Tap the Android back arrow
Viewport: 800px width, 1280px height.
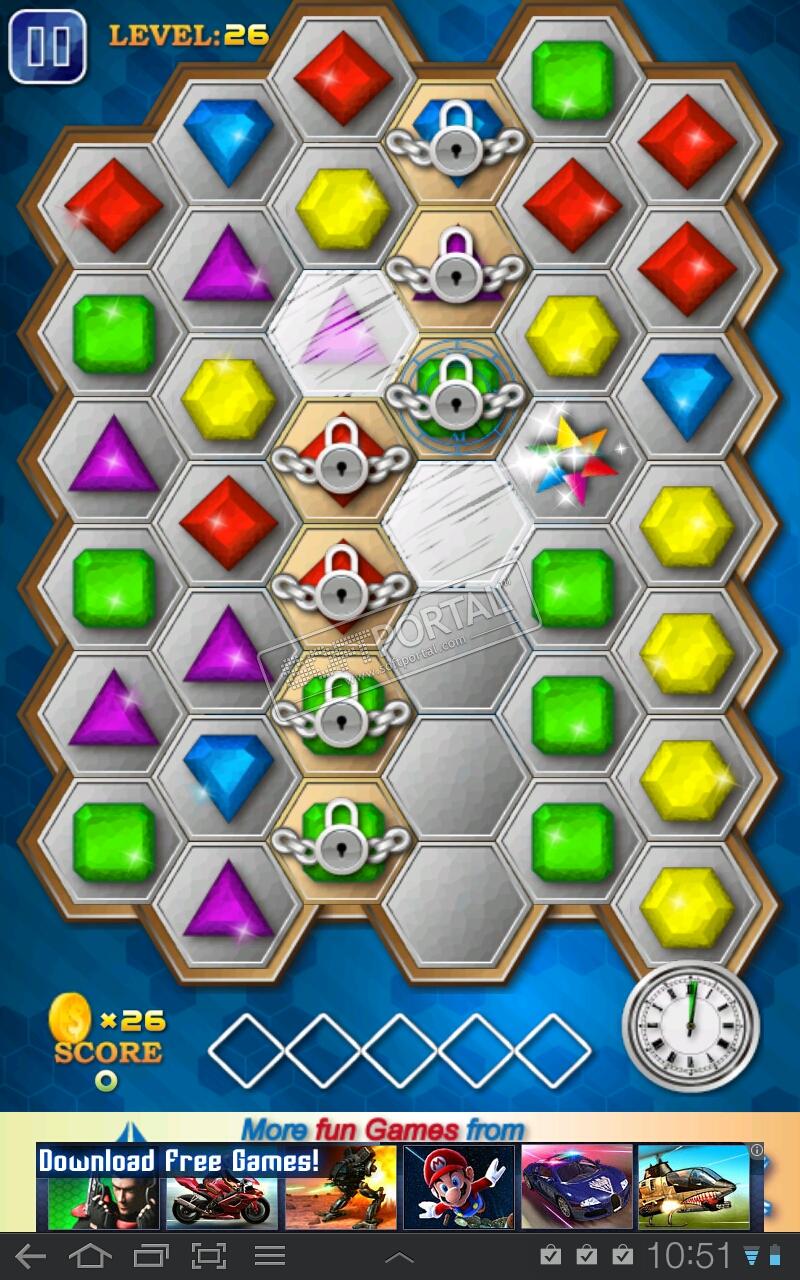[31, 1256]
